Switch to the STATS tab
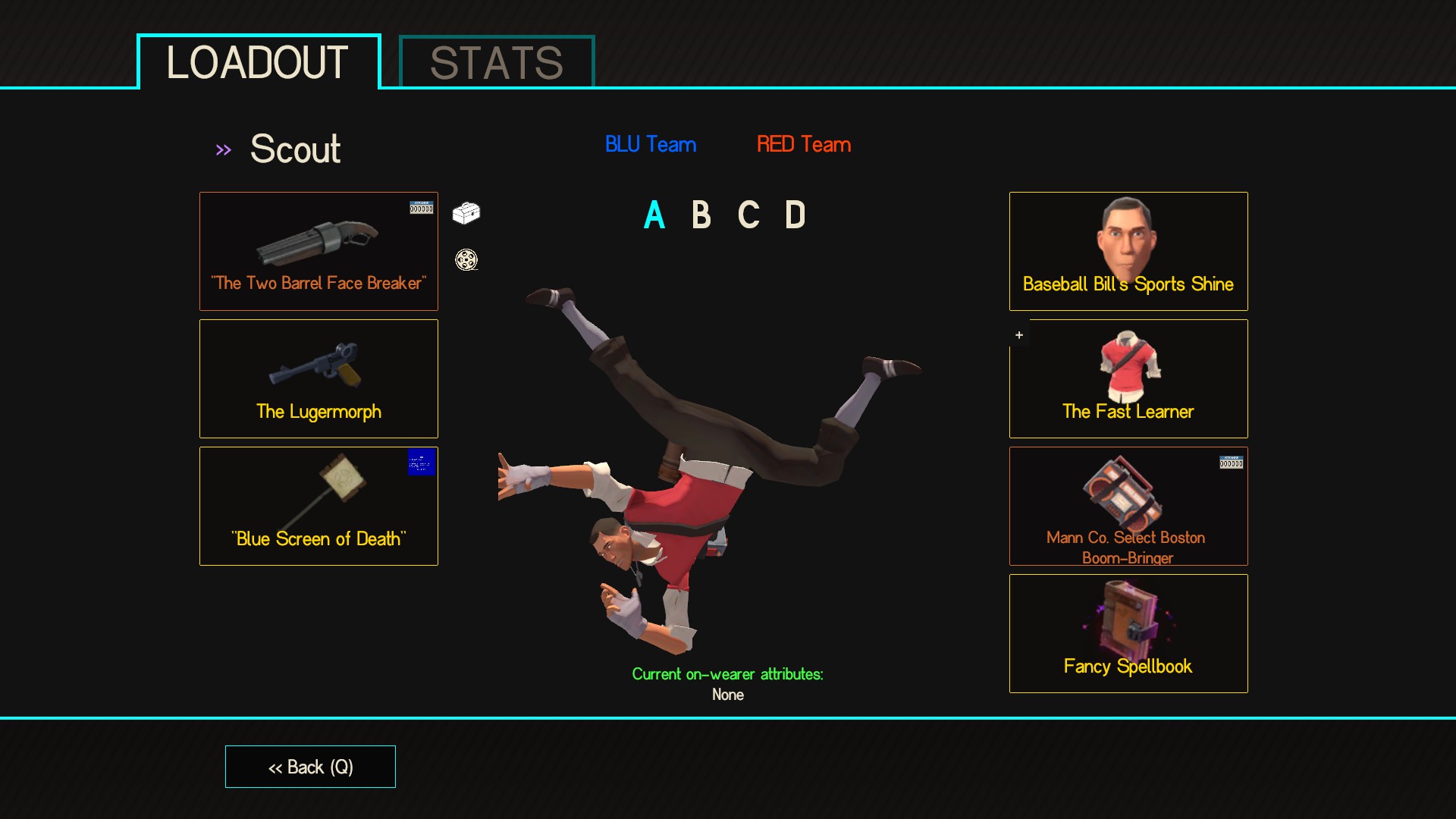The height and width of the screenshot is (819, 1456). click(x=497, y=63)
